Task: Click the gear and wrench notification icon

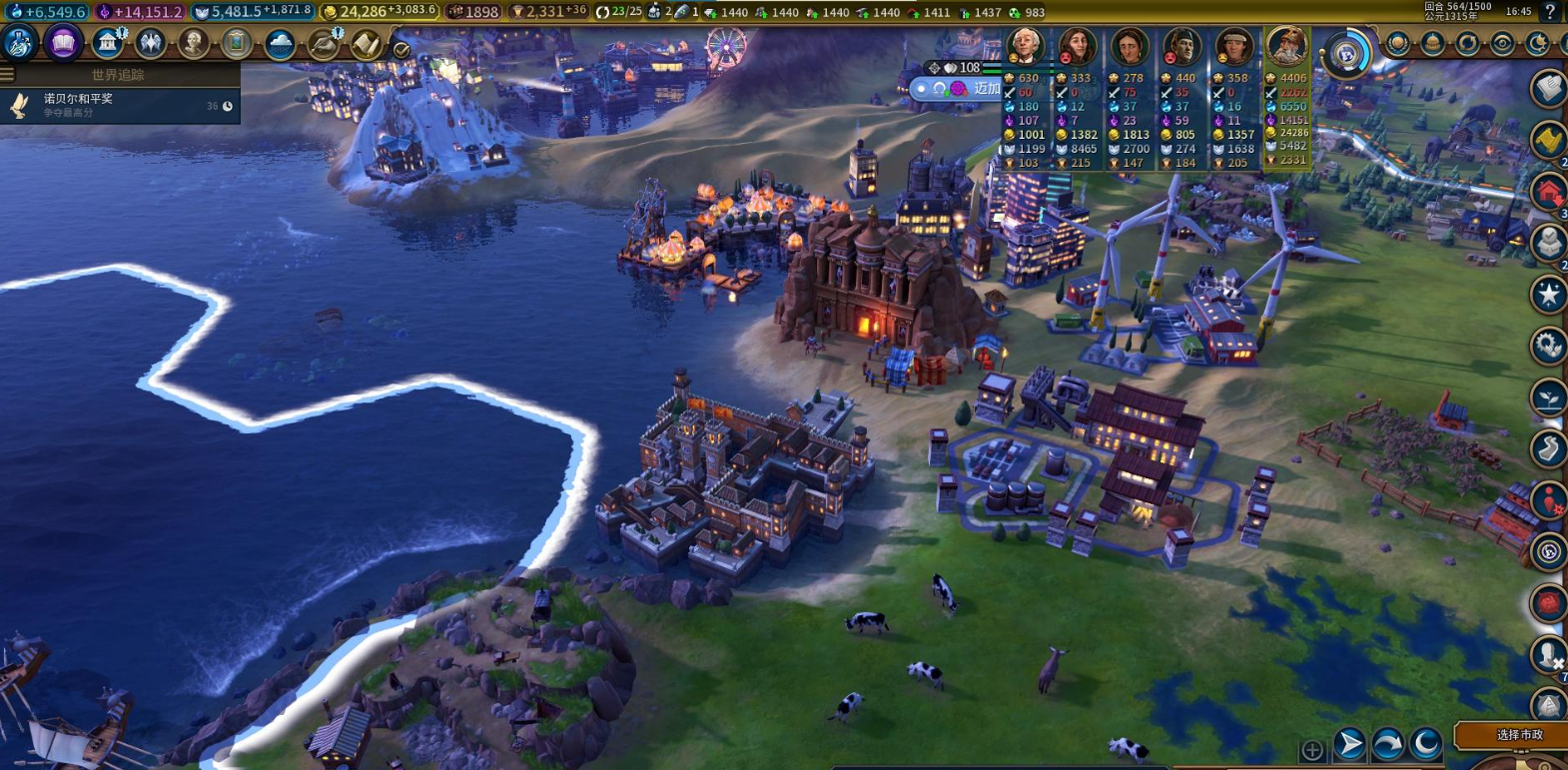Action: point(1549,346)
